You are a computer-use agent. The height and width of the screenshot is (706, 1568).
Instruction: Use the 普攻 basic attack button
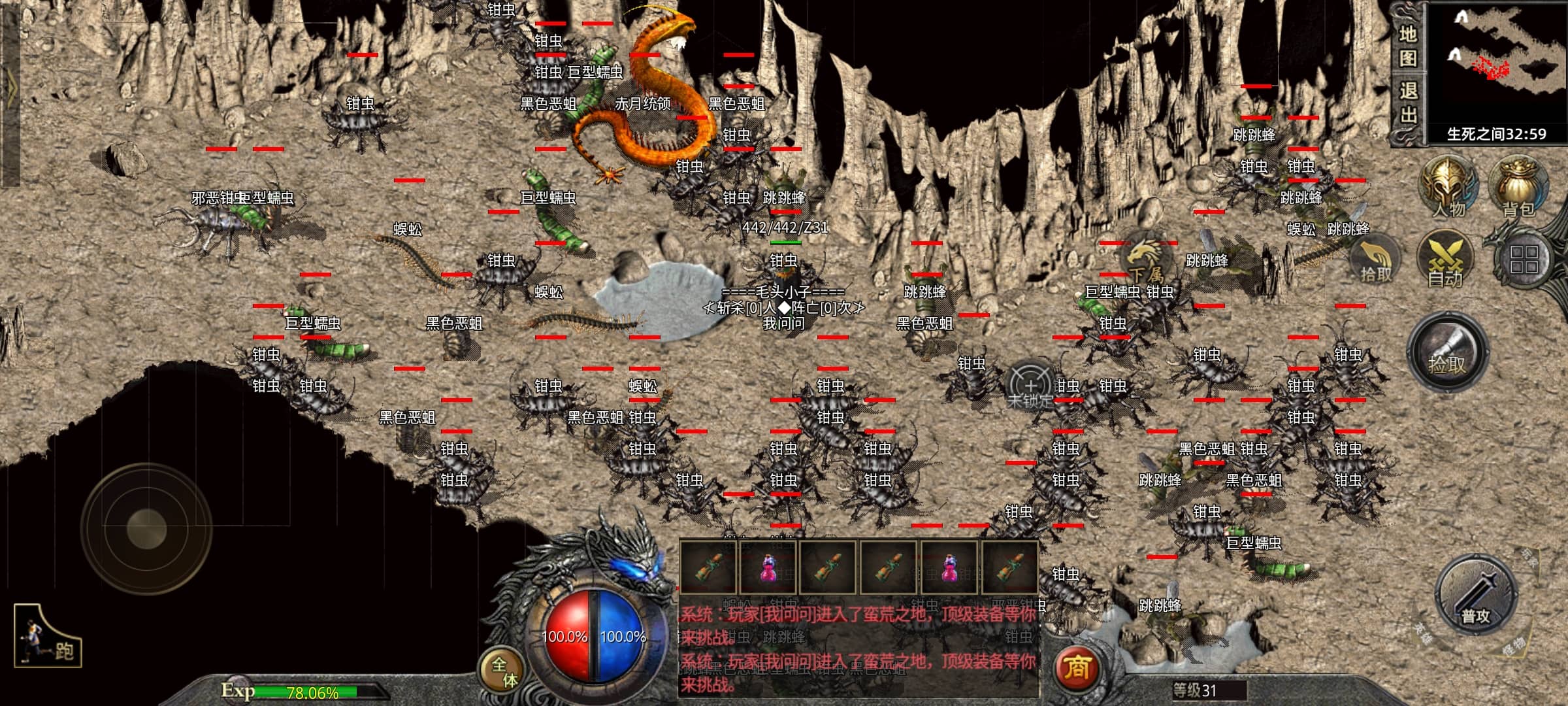(1475, 596)
